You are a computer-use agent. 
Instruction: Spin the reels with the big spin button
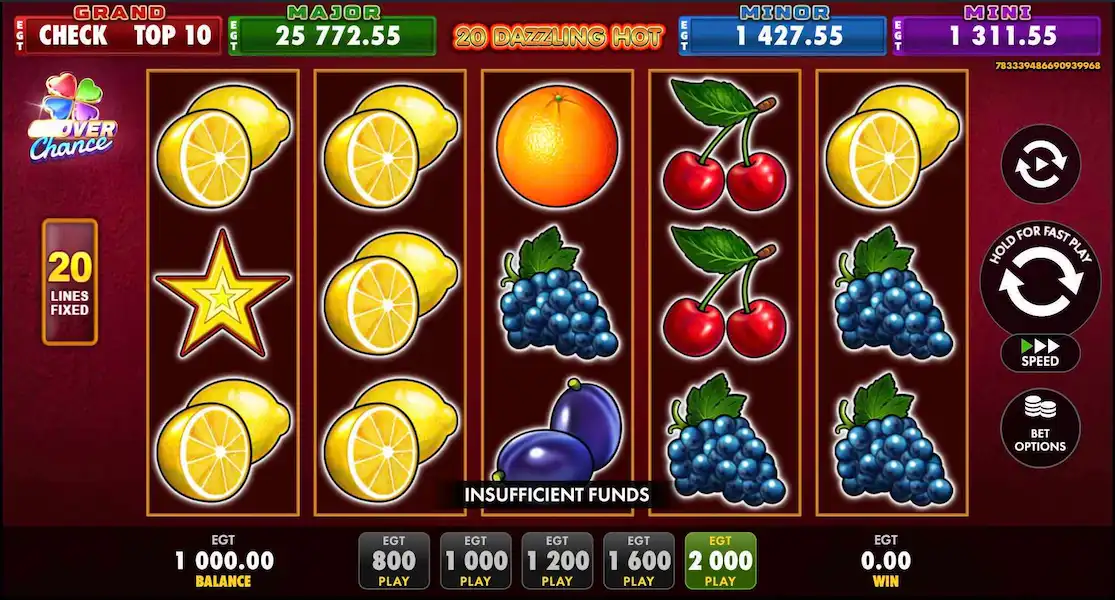[x=1040, y=279]
